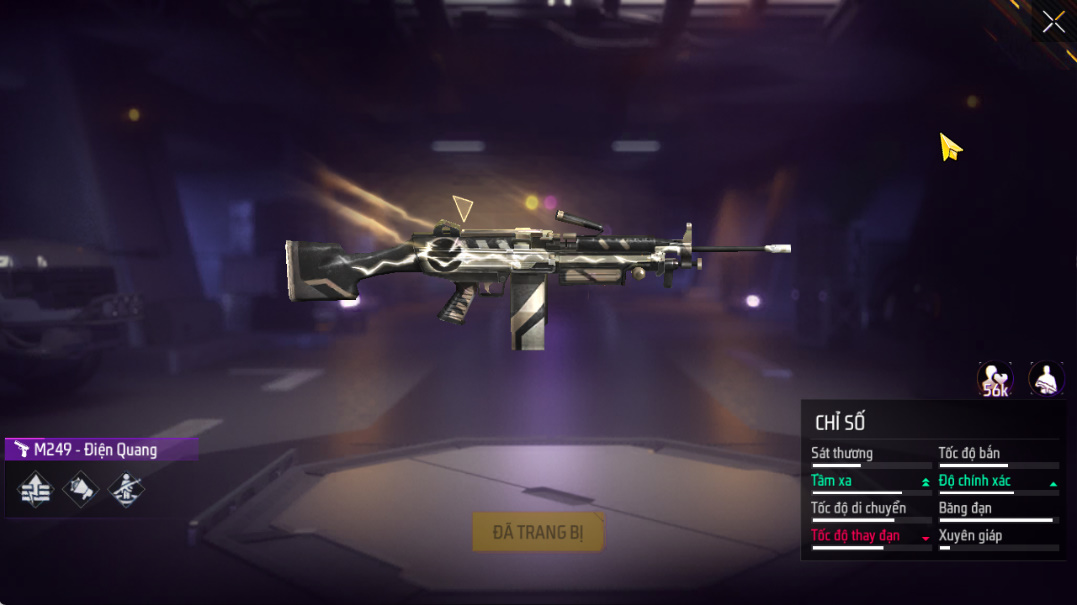The width and height of the screenshot is (1077, 605).
Task: Click the ĐÃ TRANG BỊ equipped button
Action: coord(538,532)
